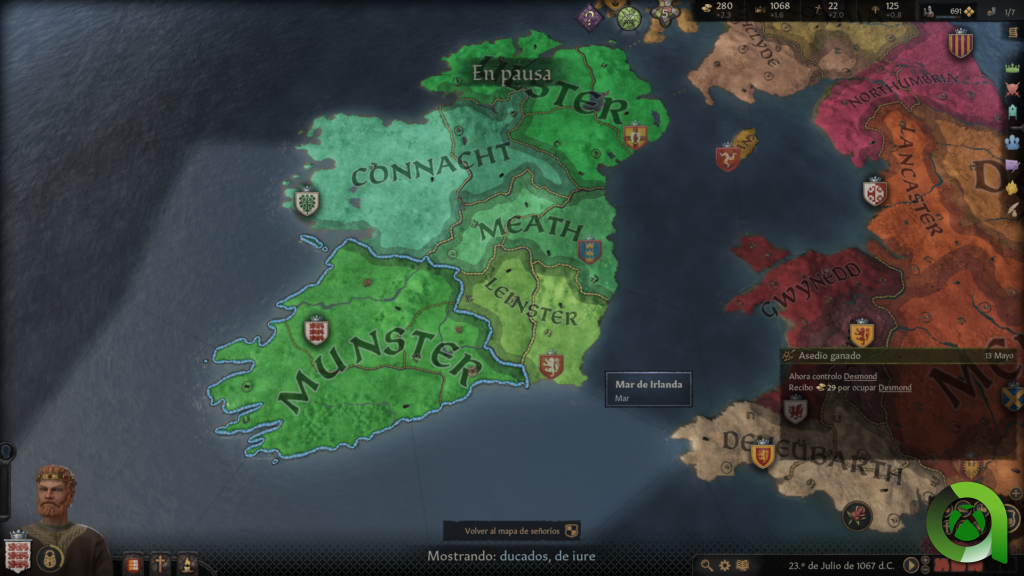Open the faith panel with the cross icon
Screen dimensions: 1024x576
coord(160,565)
